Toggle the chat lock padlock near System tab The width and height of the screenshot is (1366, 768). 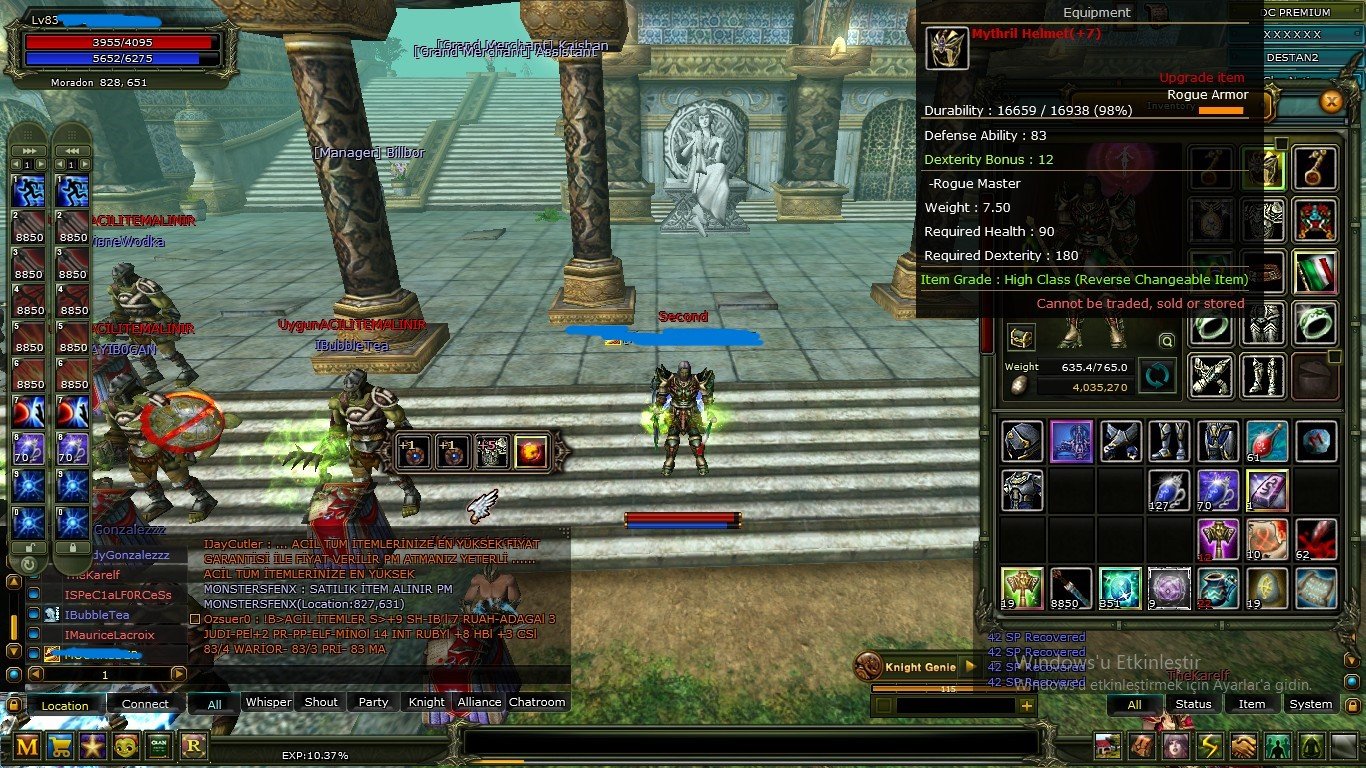coord(1353,705)
